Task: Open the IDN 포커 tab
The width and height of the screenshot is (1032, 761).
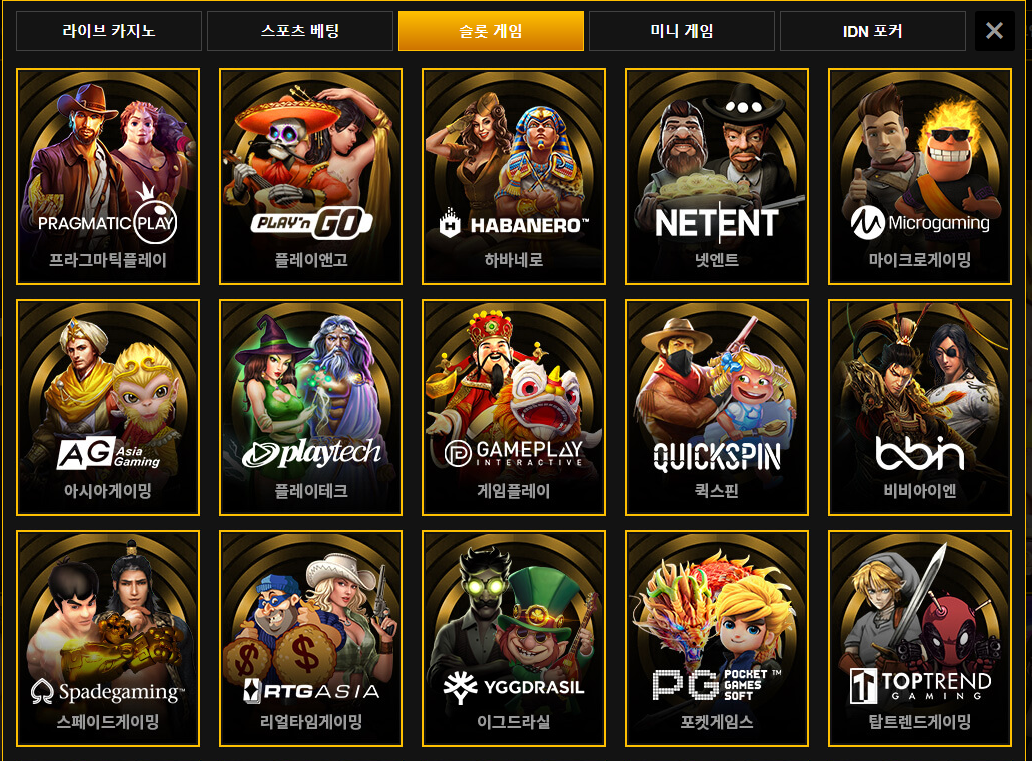Action: pos(872,31)
